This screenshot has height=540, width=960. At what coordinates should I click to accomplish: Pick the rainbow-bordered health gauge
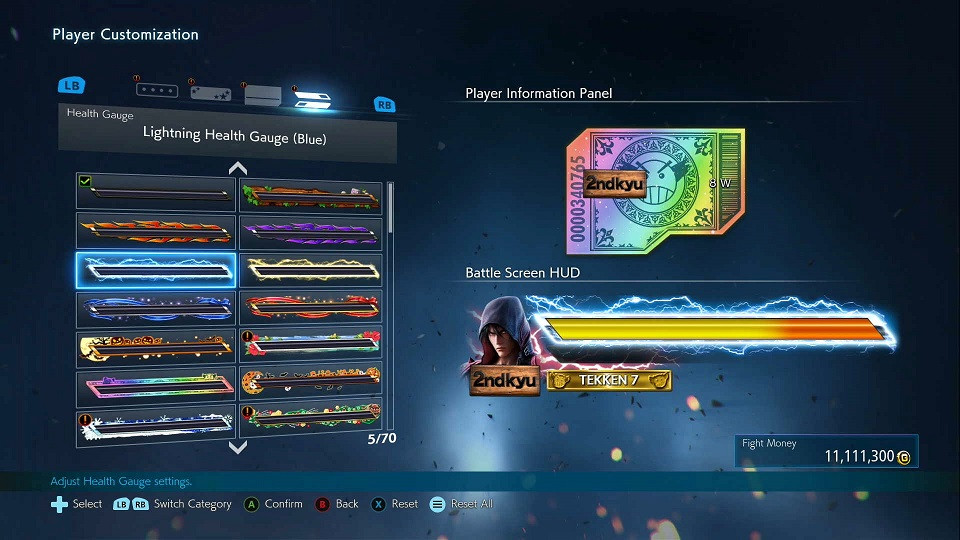(156, 387)
